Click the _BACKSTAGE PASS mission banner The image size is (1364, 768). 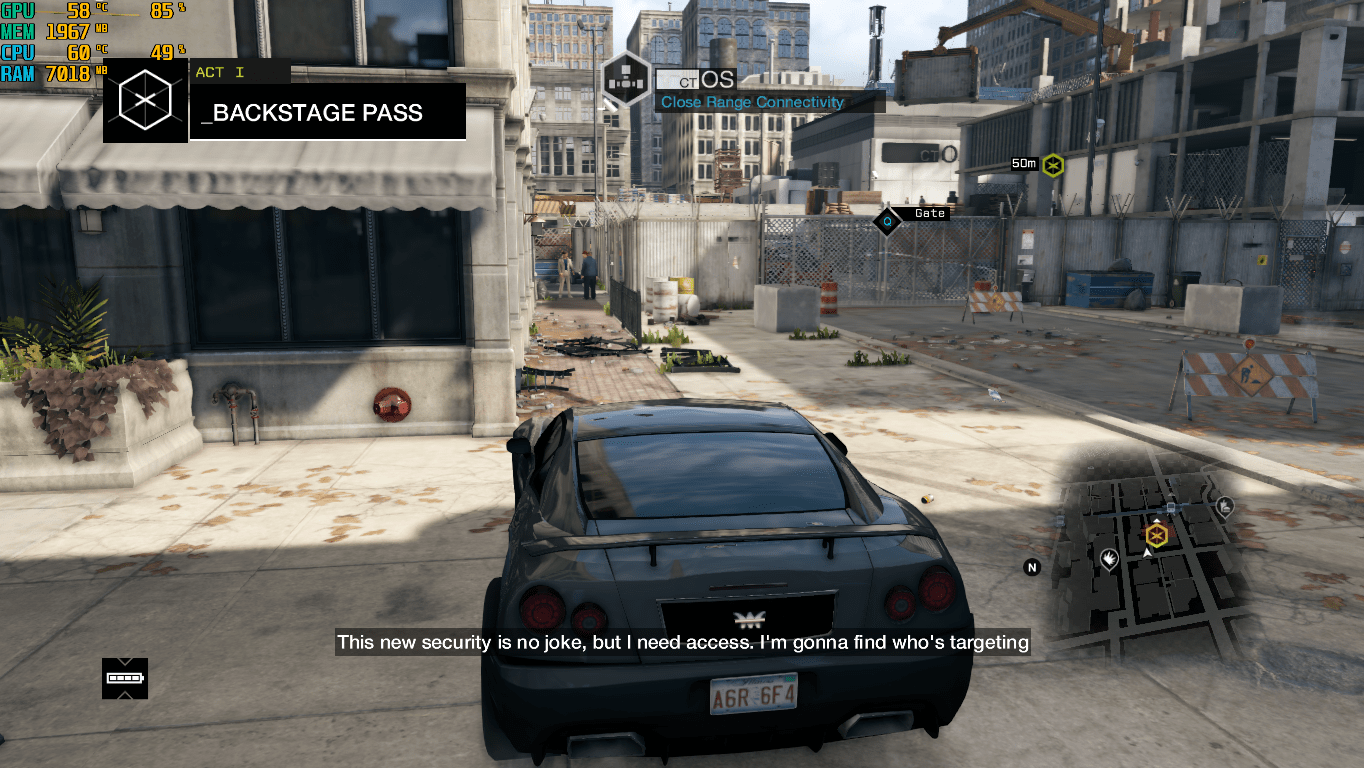pos(327,111)
